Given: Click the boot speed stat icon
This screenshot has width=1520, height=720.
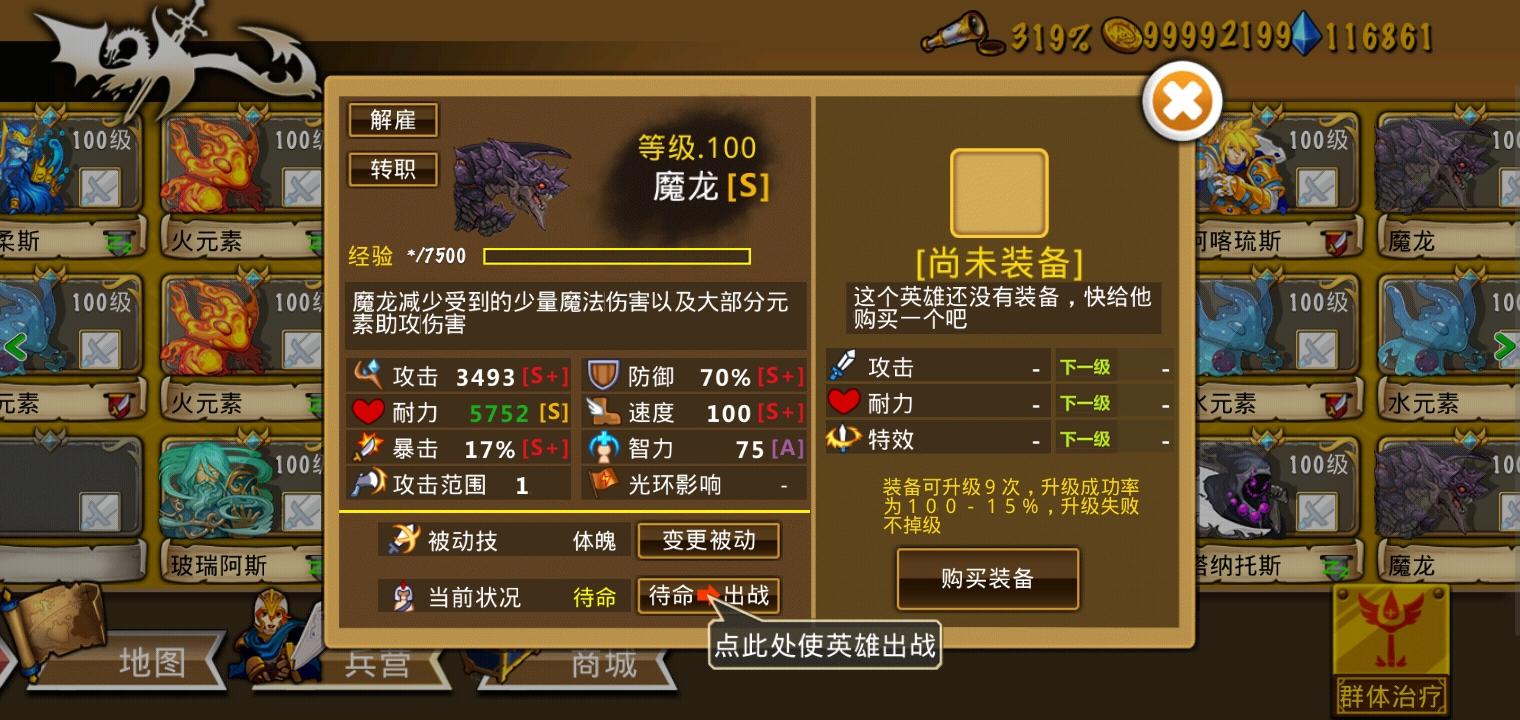Looking at the screenshot, I should point(604,411).
